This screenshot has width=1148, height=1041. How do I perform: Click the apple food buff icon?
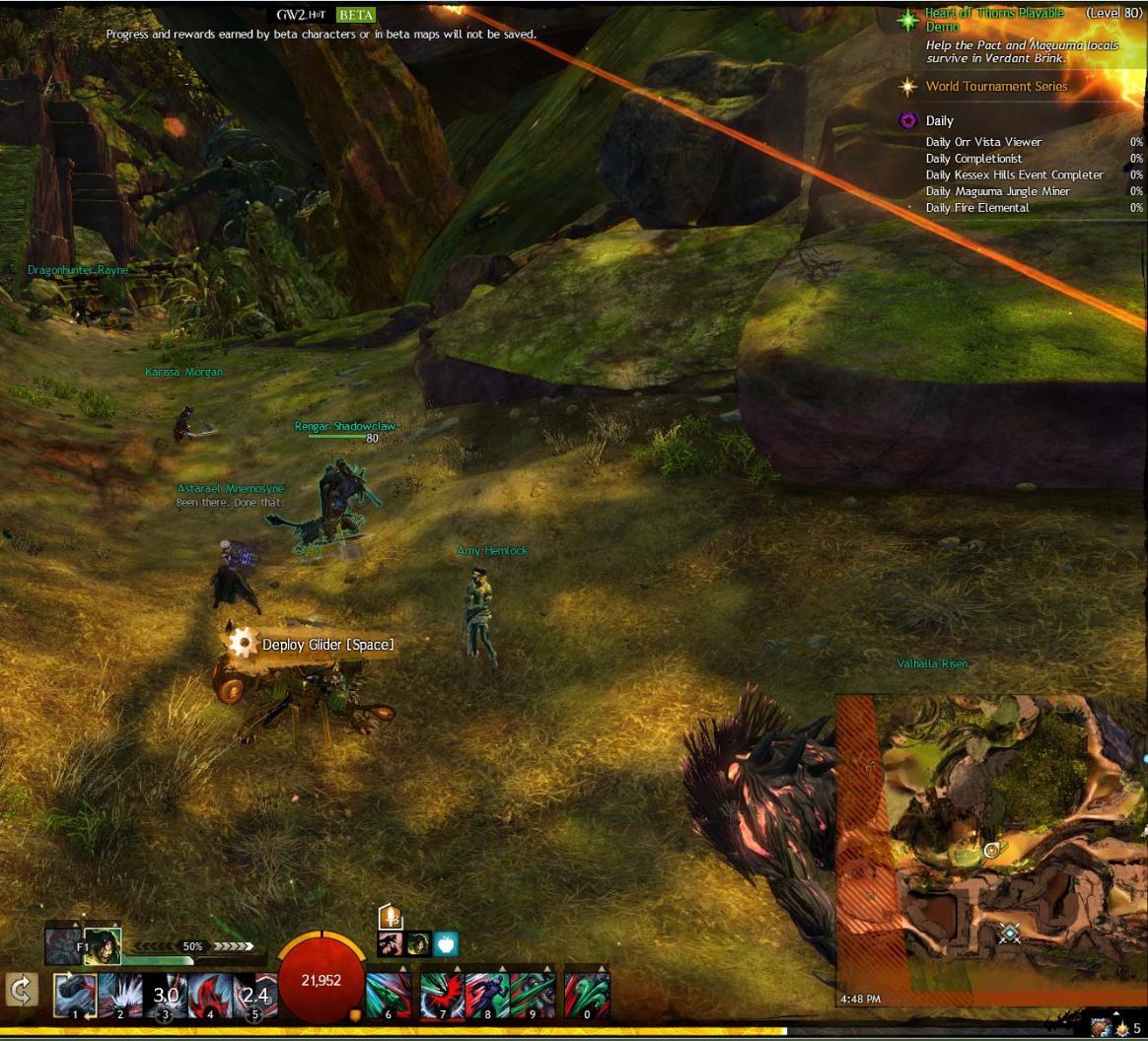point(446,944)
